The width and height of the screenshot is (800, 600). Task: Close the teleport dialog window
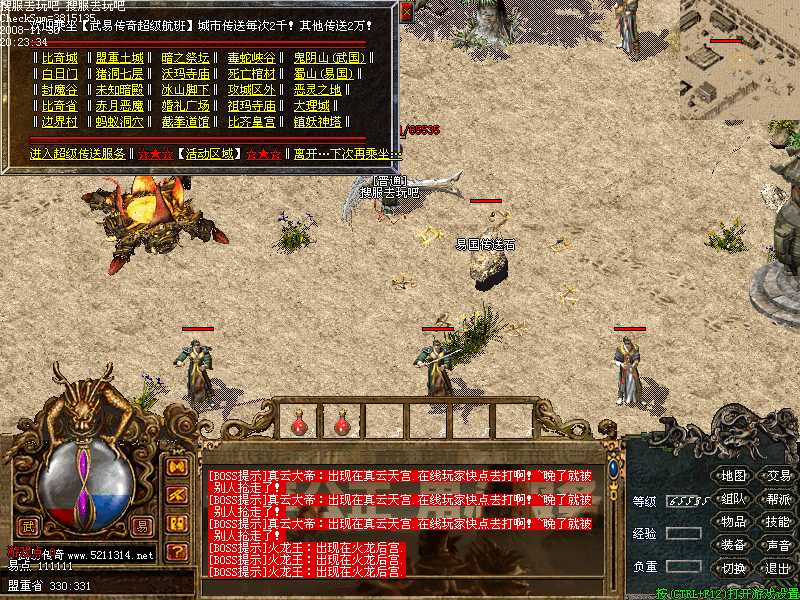[x=406, y=12]
